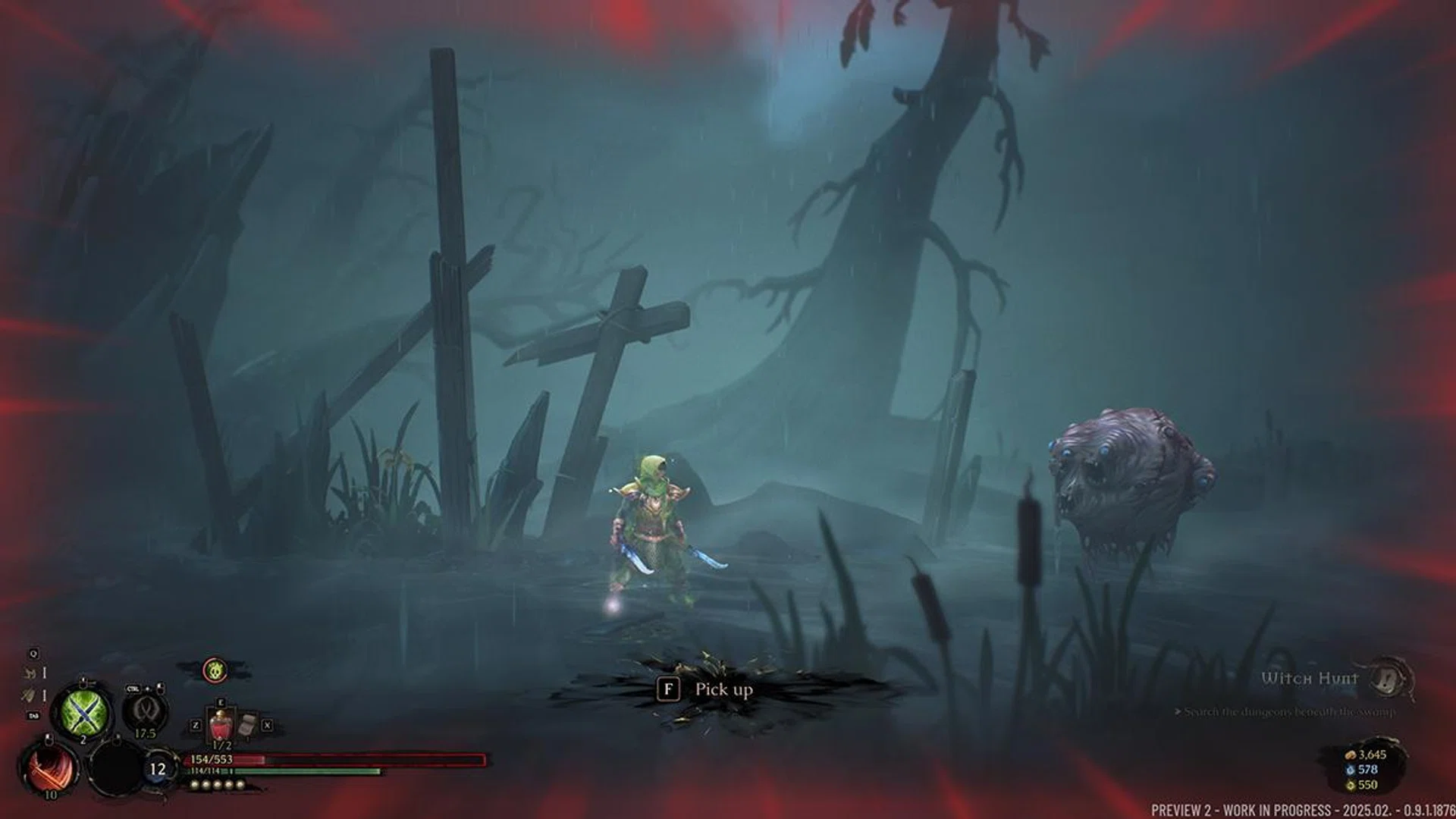
Task: Click the yellow currency counter showing 550
Action: [x=1365, y=786]
